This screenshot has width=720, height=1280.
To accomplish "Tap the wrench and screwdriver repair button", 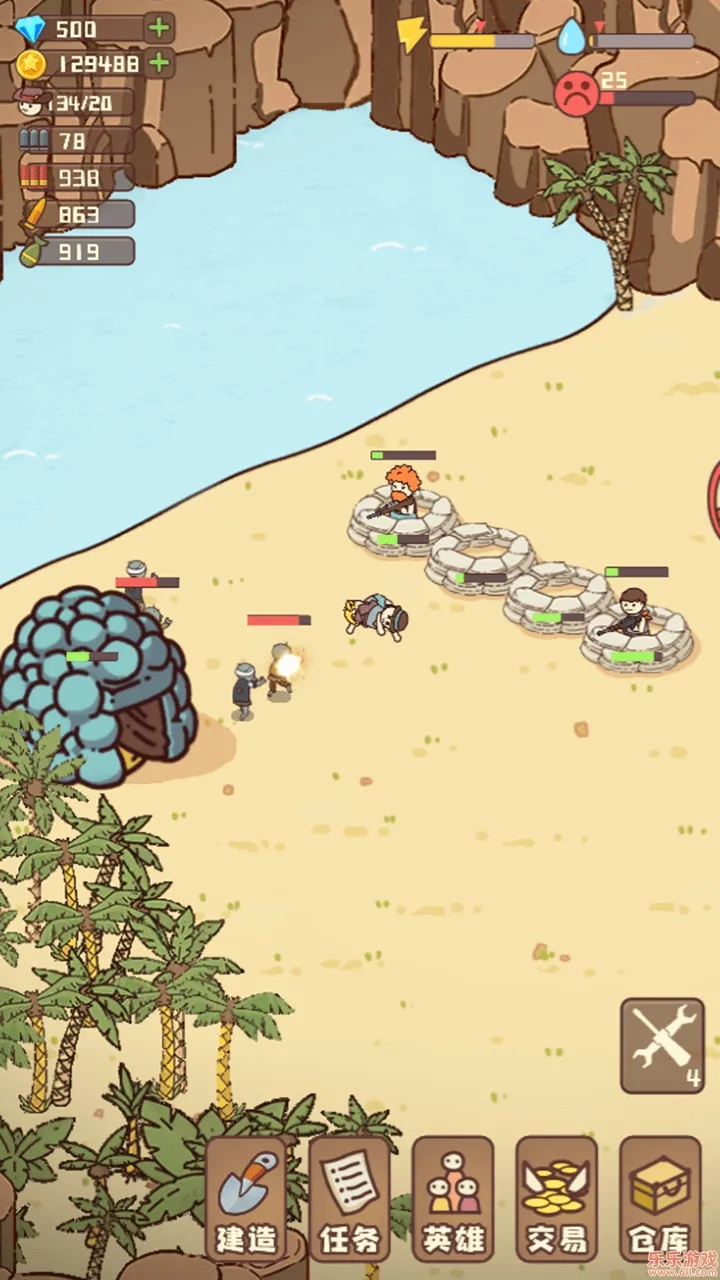I will click(661, 1045).
